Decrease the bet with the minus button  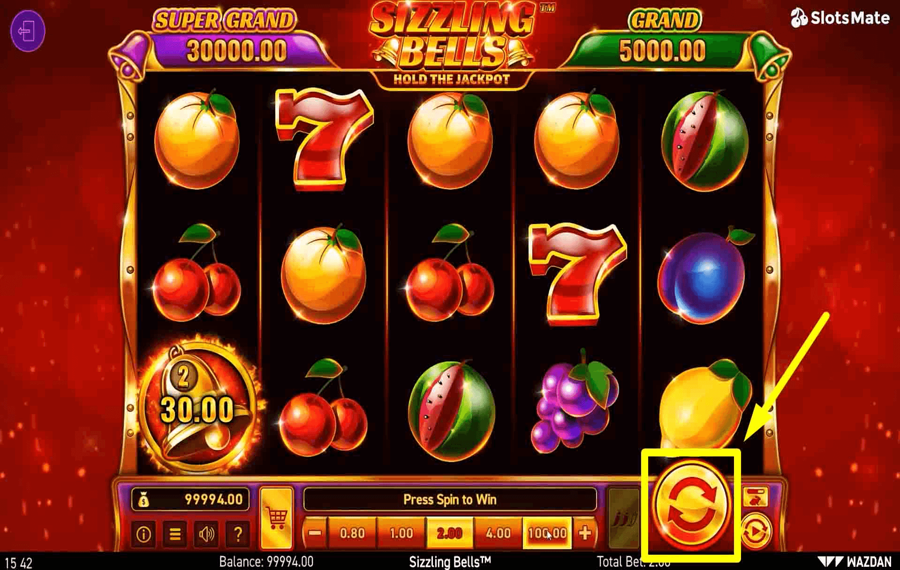pyautogui.click(x=315, y=534)
